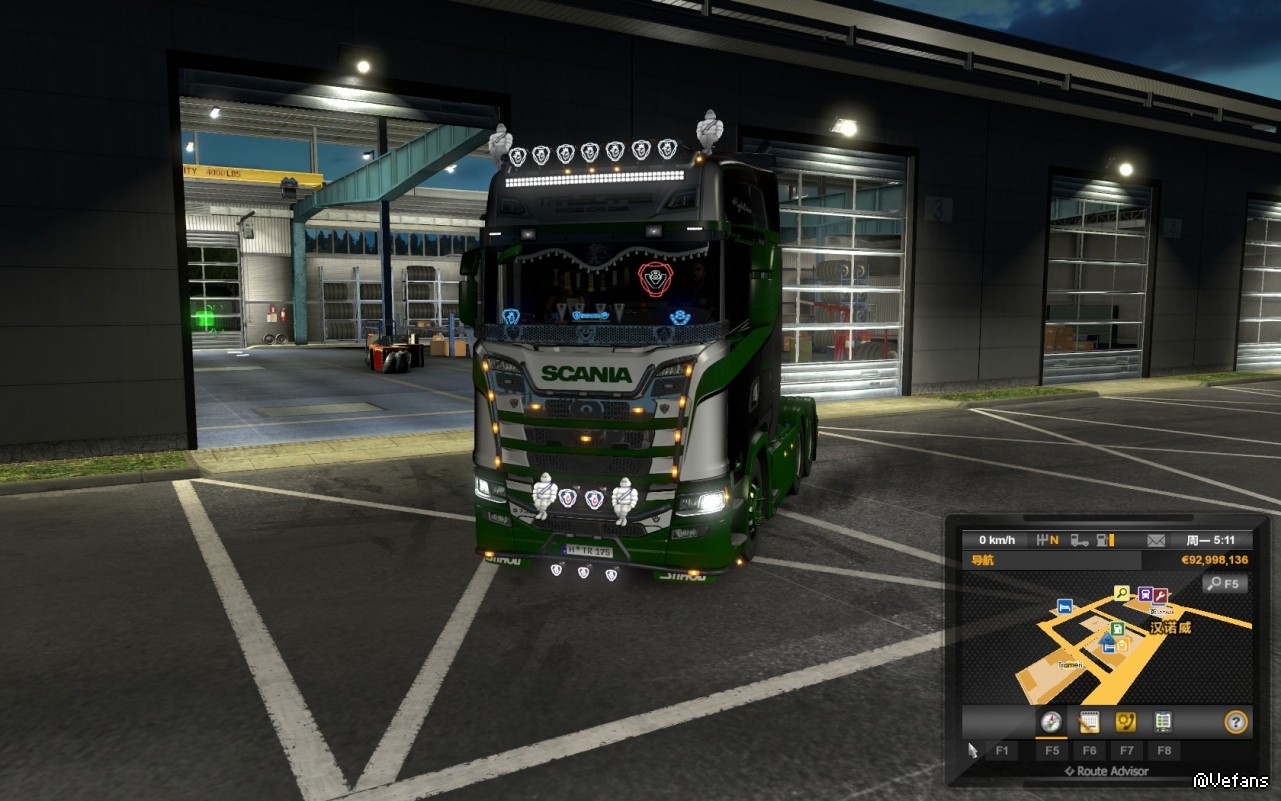Select the wrench service marker on the map
The image size is (1281, 801).
(1161, 595)
